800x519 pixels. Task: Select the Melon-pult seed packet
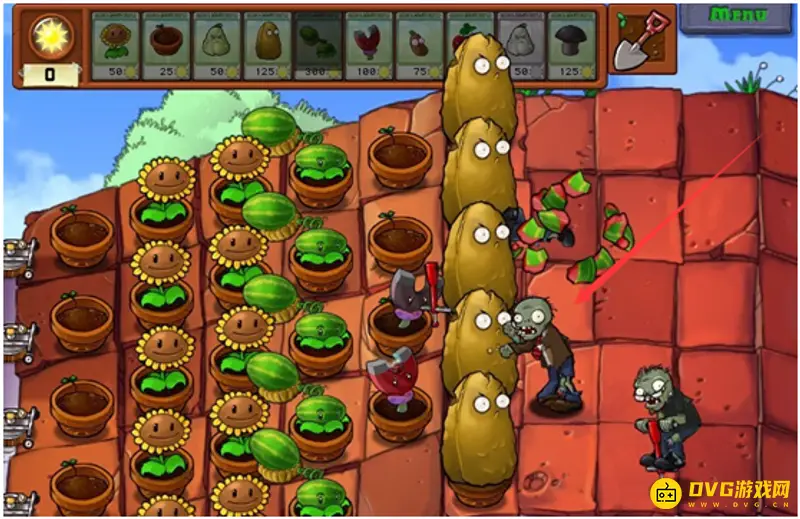coord(319,46)
